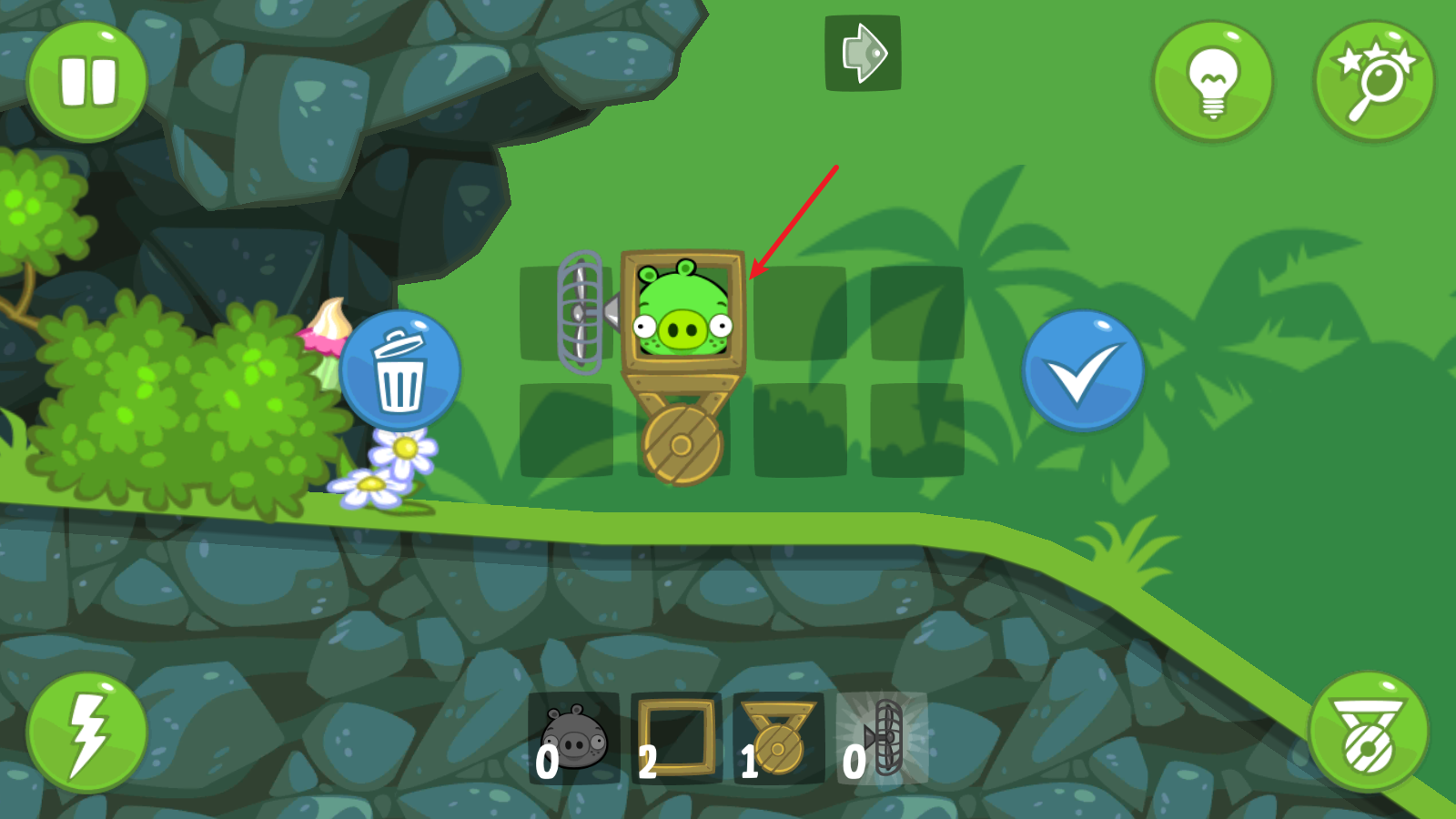Image resolution: width=1456 pixels, height=819 pixels.
Task: Confirm the build with the blue checkmark
Action: tap(1082, 371)
